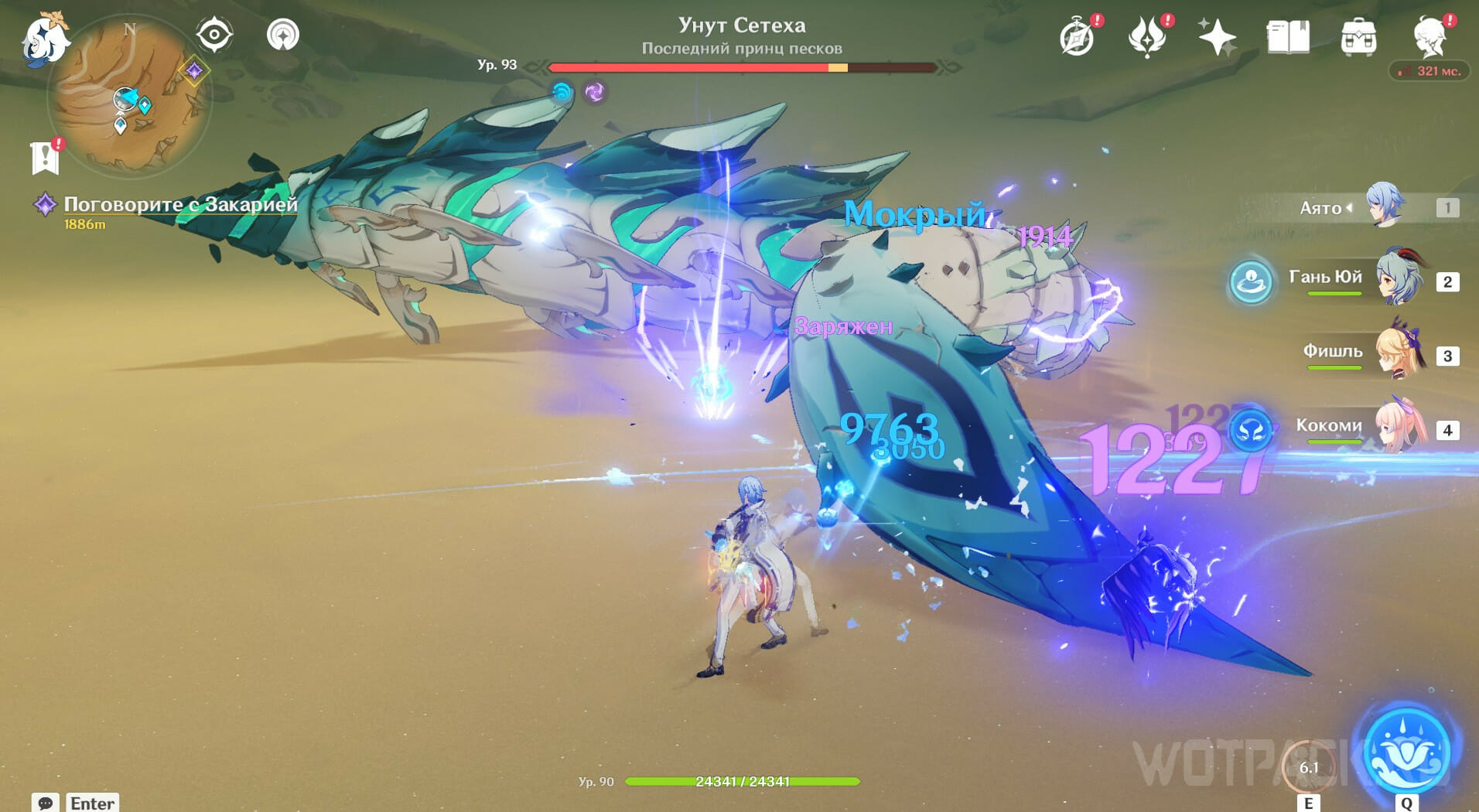This screenshot has height=812, width=1479.
Task: Open the quest notice bookmark icon
Action: click(x=46, y=157)
